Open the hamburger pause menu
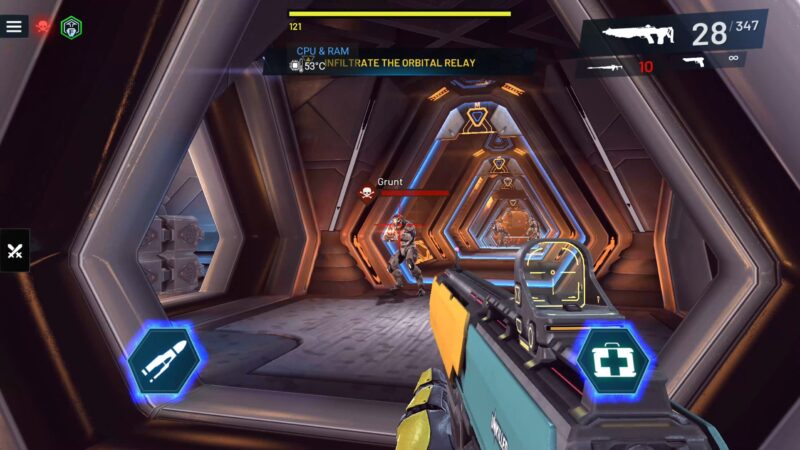800x450 pixels. (x=14, y=27)
